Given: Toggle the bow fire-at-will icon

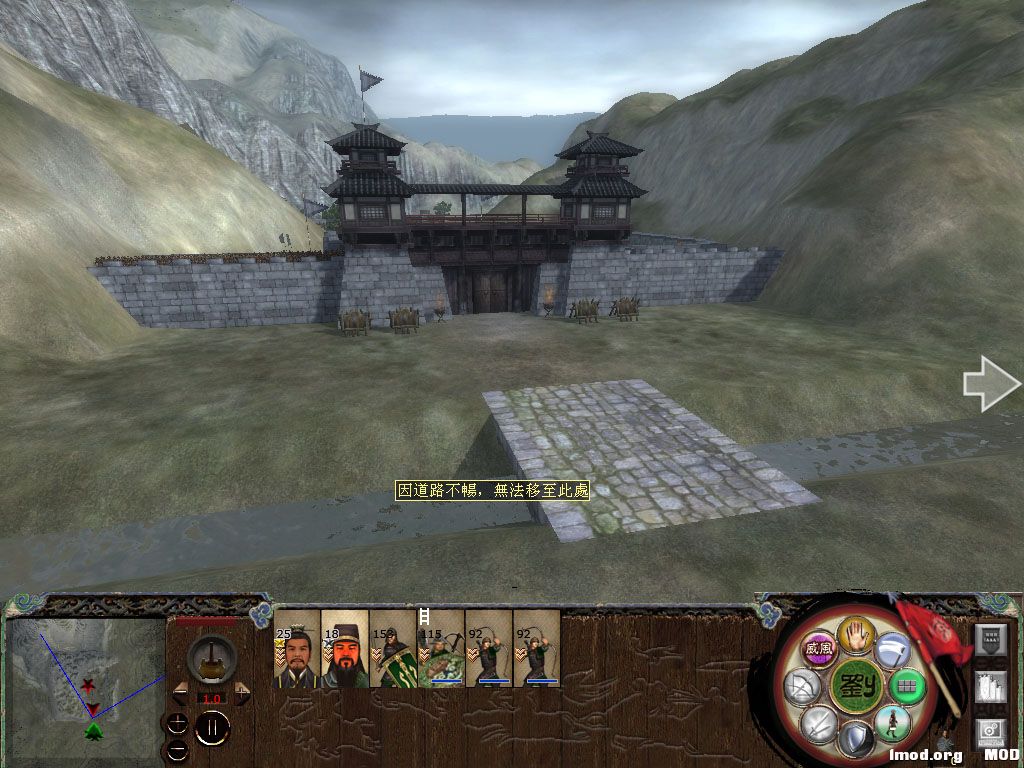Looking at the screenshot, I should coord(803,687).
